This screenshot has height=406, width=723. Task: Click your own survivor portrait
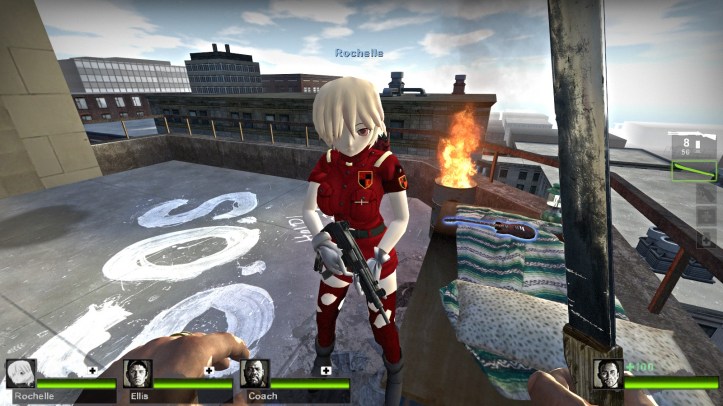(607, 374)
